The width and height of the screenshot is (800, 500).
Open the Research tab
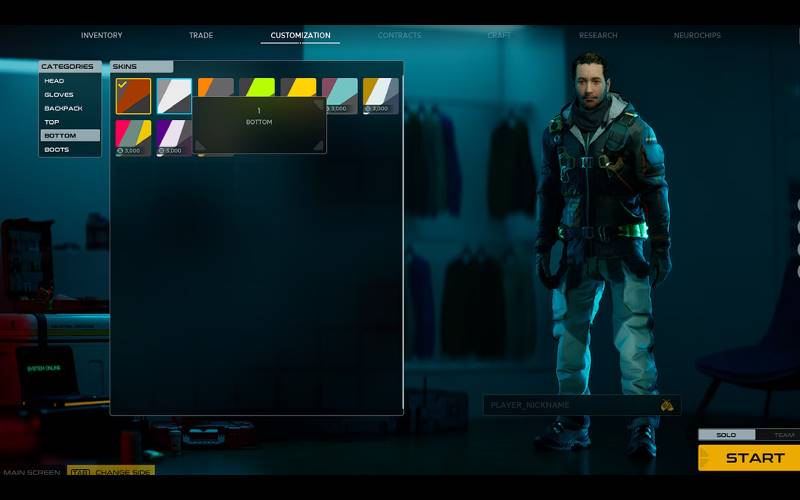pyautogui.click(x=598, y=35)
